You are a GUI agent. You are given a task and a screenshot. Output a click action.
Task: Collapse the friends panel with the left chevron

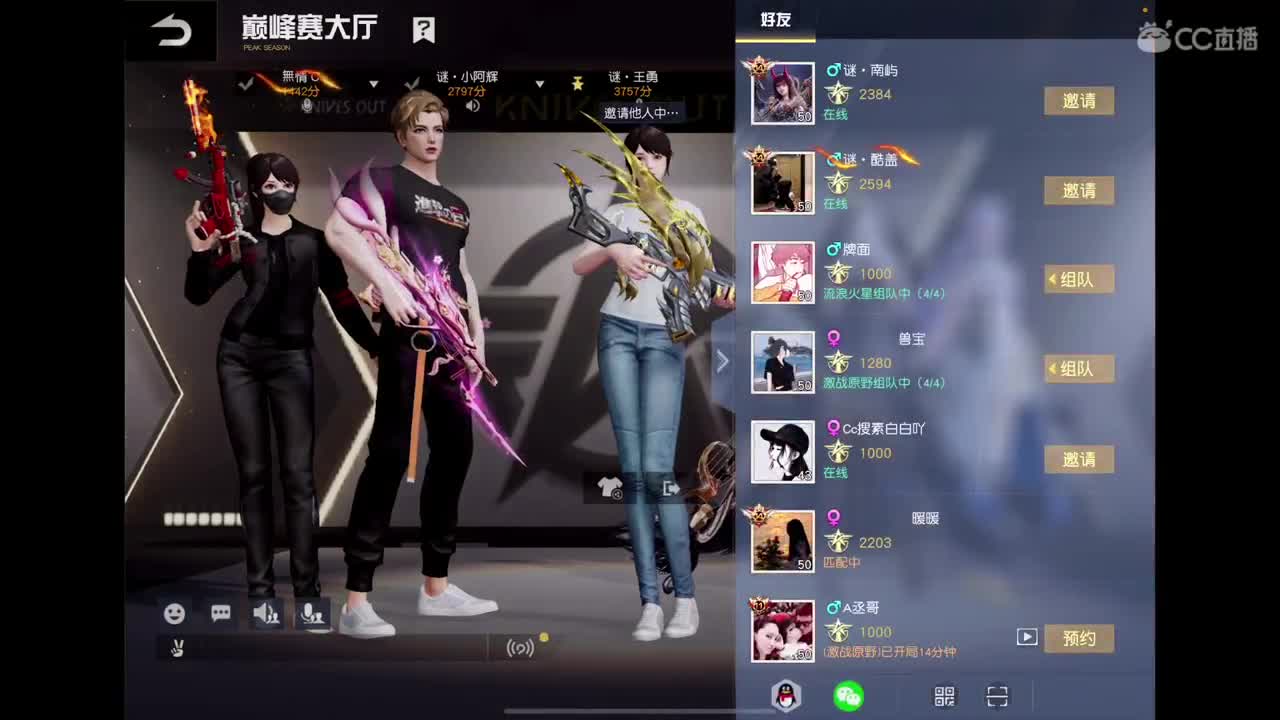(x=722, y=360)
